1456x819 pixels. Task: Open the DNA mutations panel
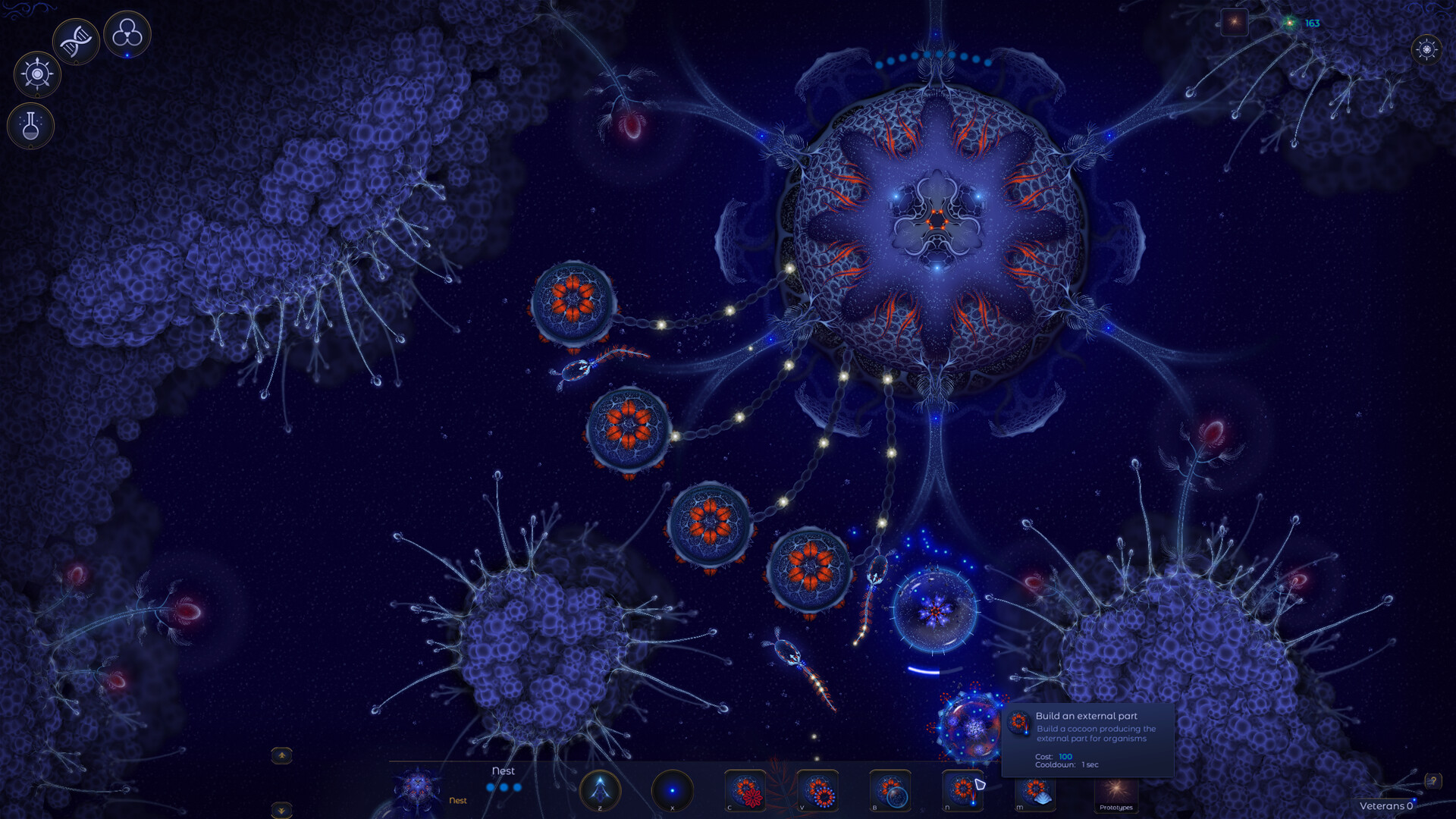point(76,42)
